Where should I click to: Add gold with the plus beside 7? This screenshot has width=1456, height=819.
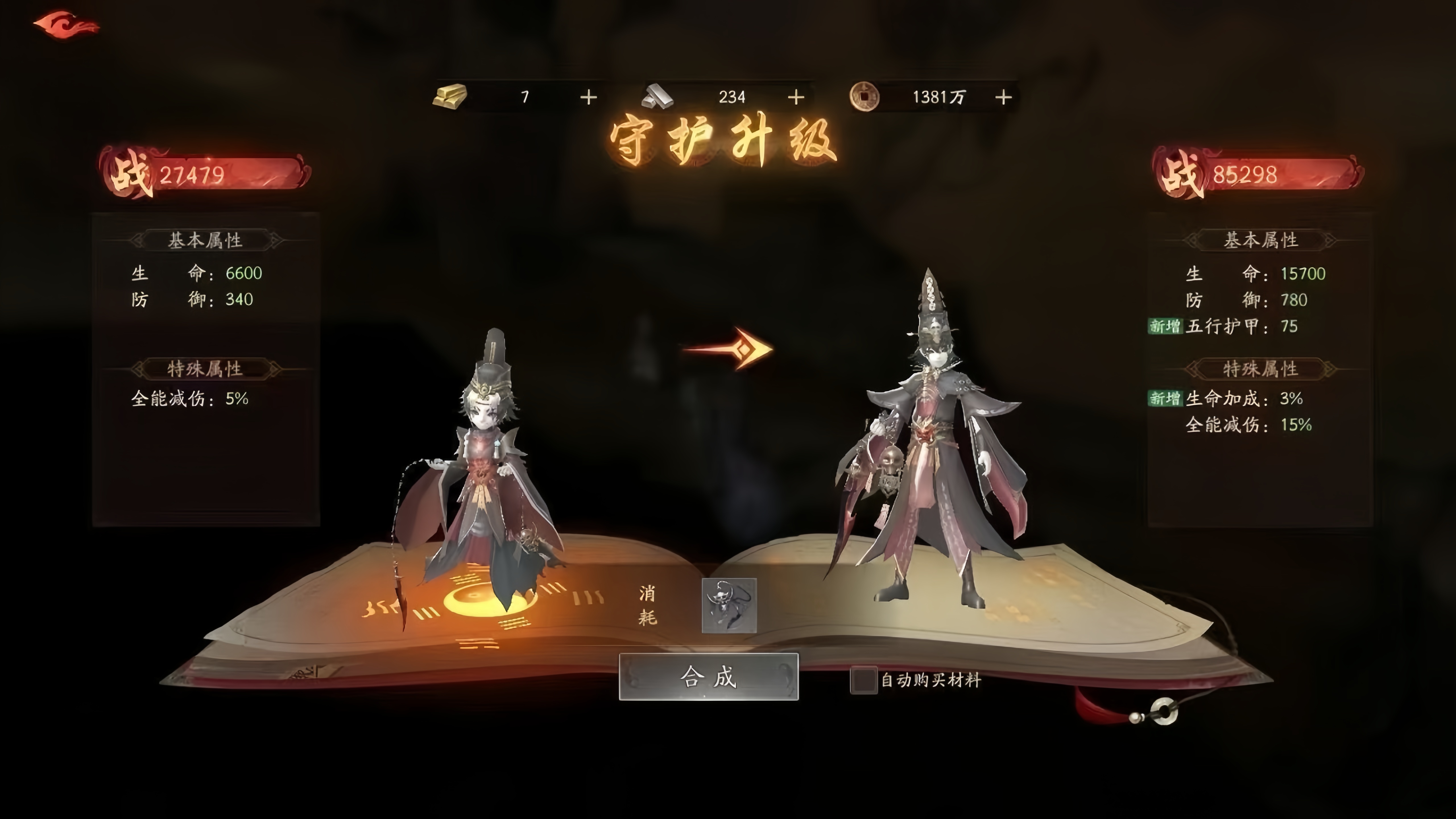tap(588, 97)
